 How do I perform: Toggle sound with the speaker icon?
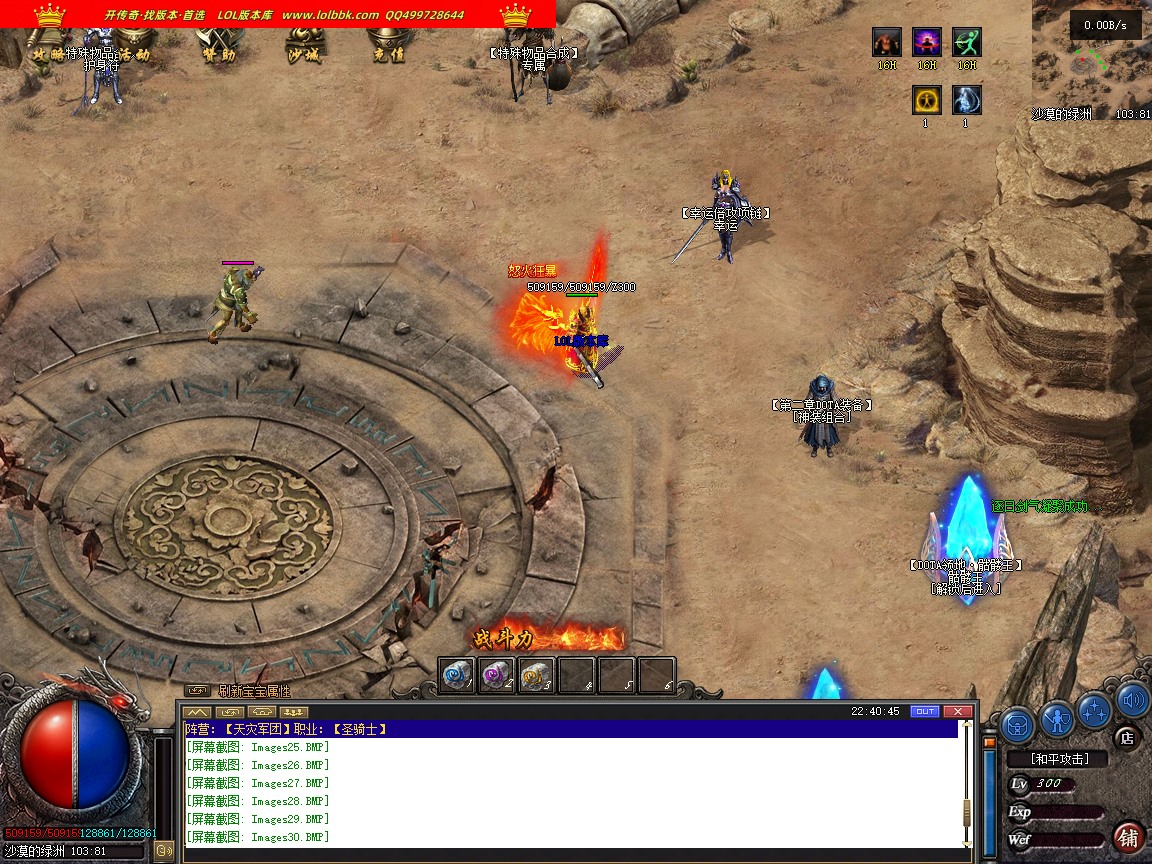(x=1132, y=700)
